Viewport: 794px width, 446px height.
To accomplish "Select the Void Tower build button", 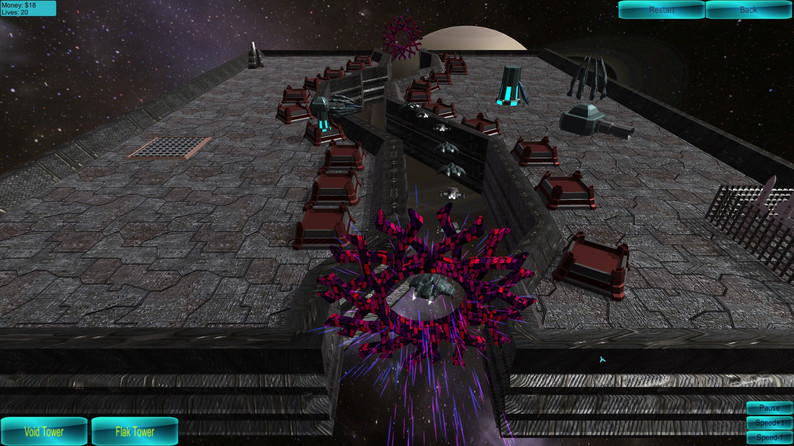I will [43, 432].
